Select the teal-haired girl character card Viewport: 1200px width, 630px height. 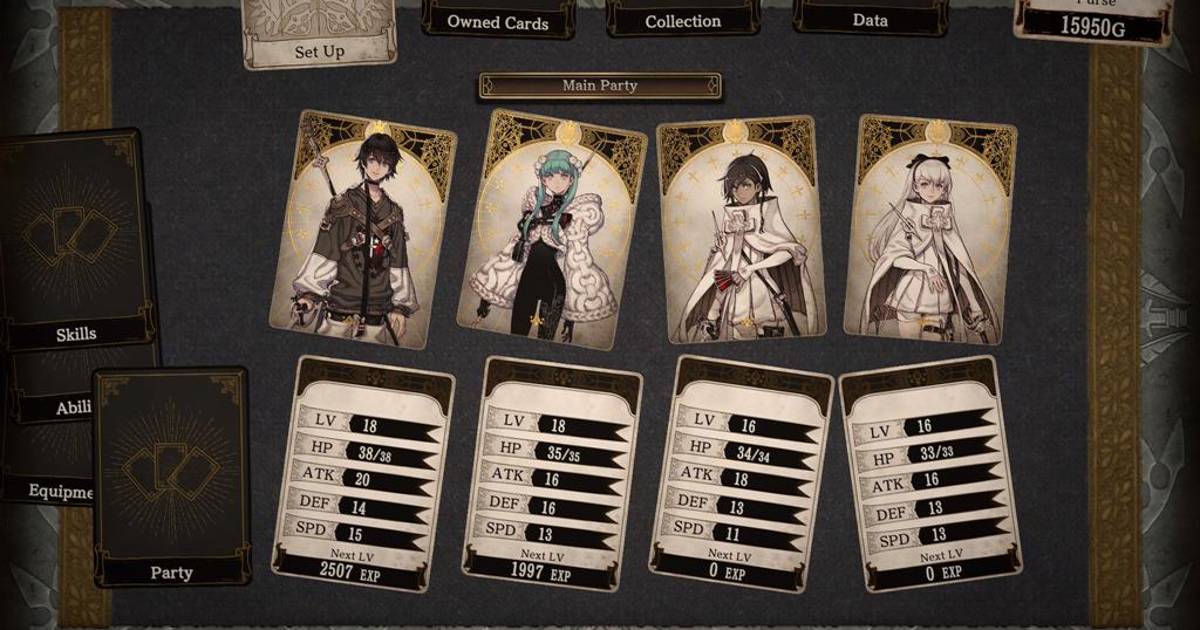click(551, 232)
